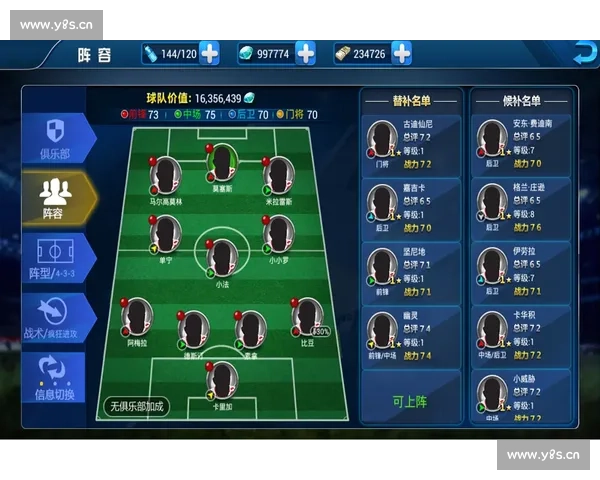Add diamonds with the plus beside 997774
The width and height of the screenshot is (600, 480).
[305, 53]
